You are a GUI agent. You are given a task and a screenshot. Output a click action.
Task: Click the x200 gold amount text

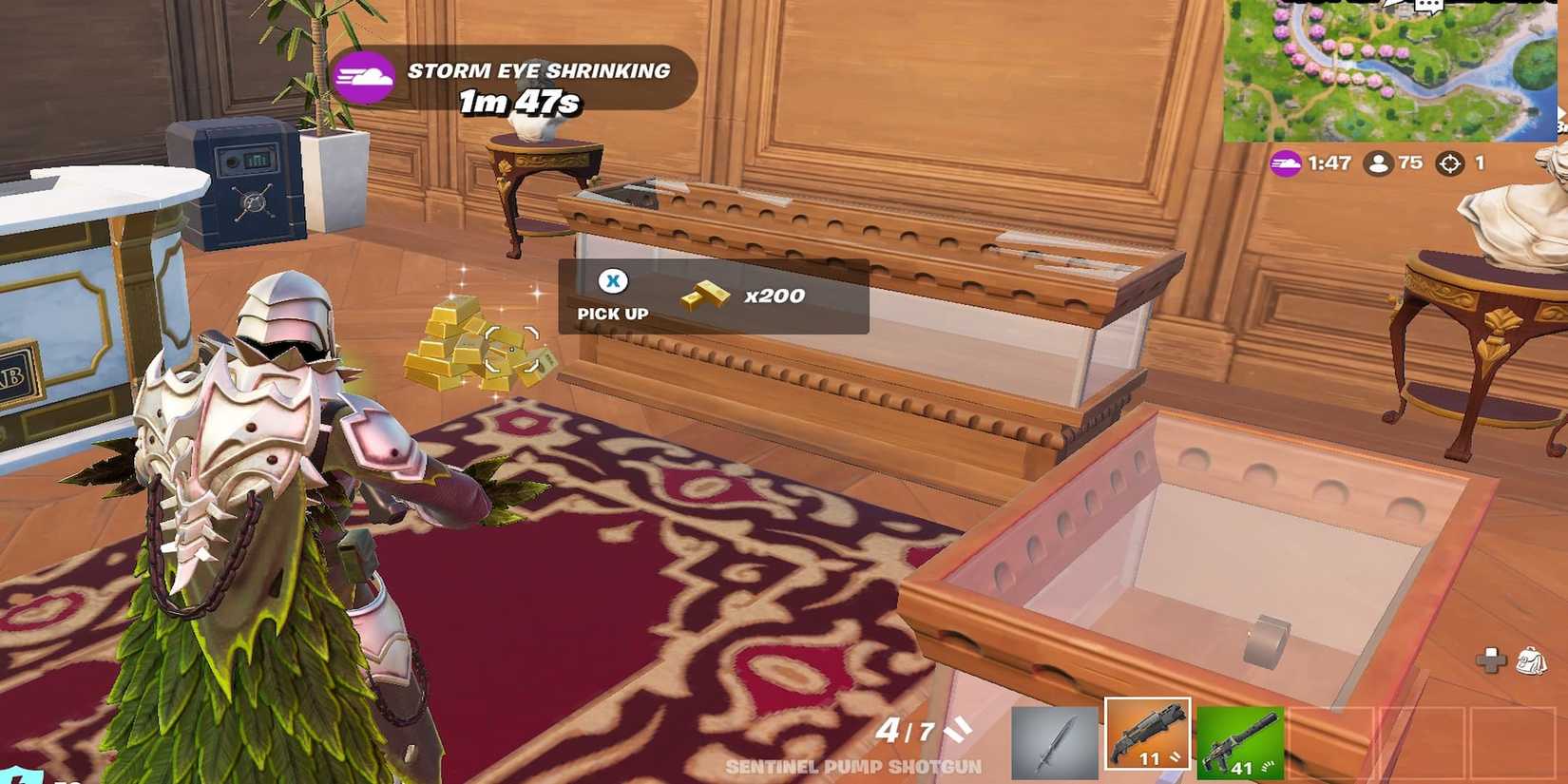774,295
